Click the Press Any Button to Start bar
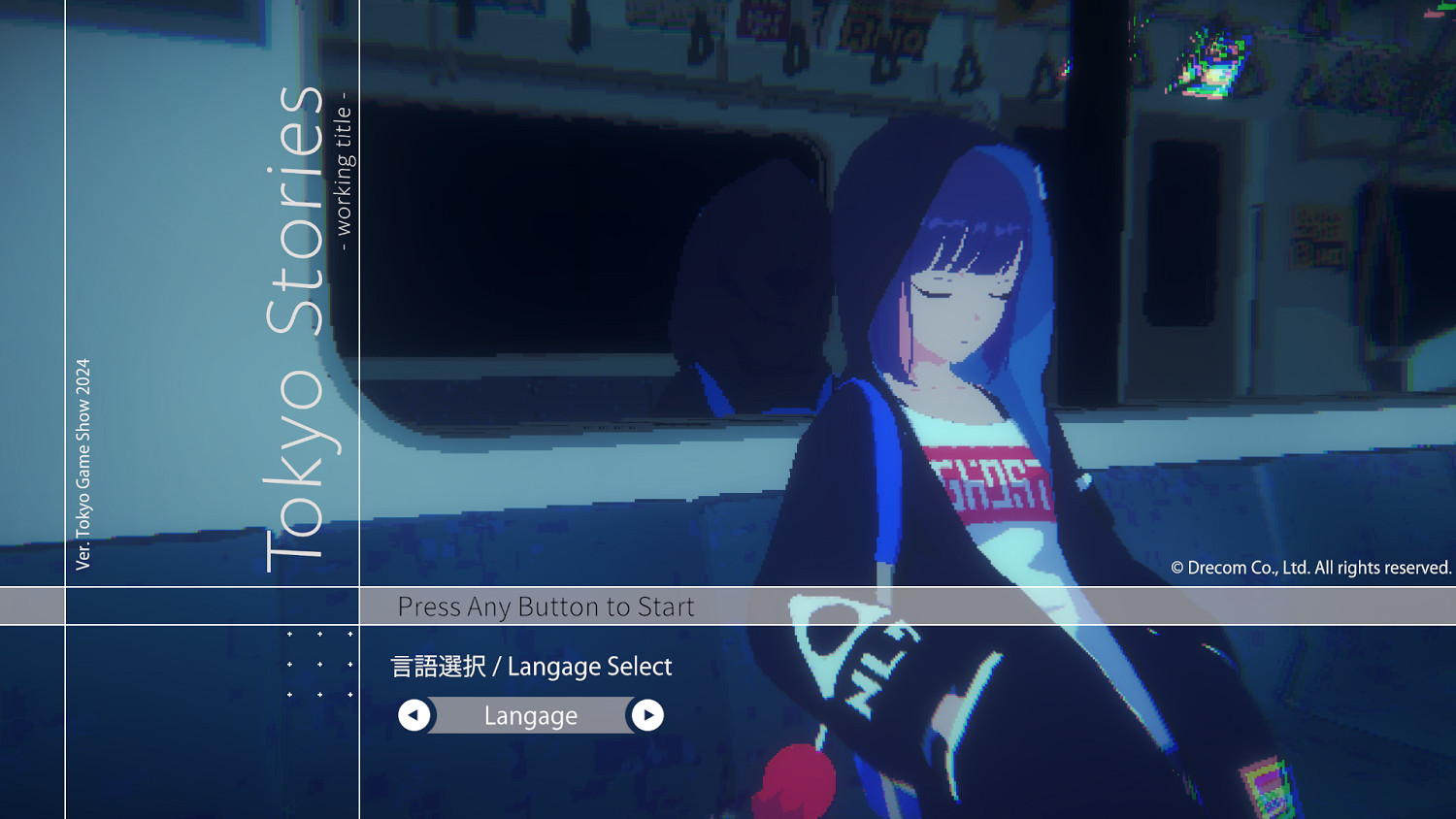This screenshot has width=1456, height=819. pos(546,606)
